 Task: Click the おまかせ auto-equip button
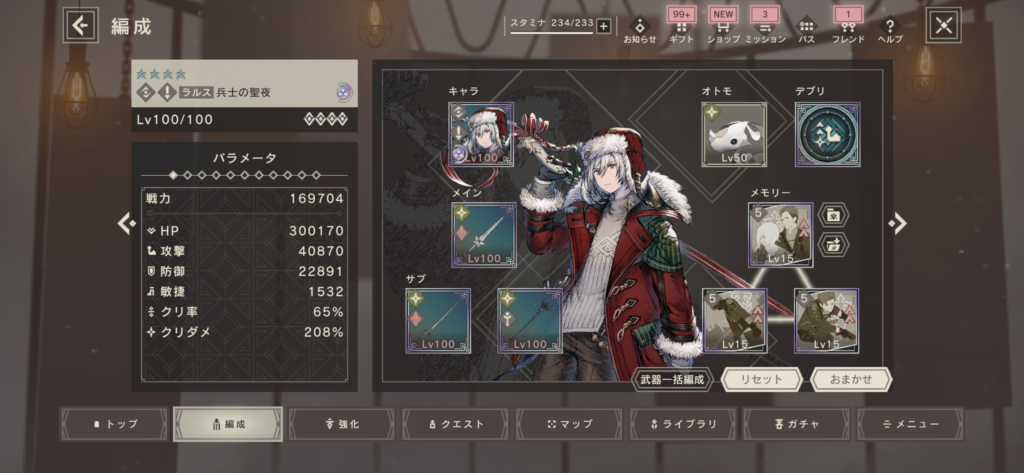(851, 380)
